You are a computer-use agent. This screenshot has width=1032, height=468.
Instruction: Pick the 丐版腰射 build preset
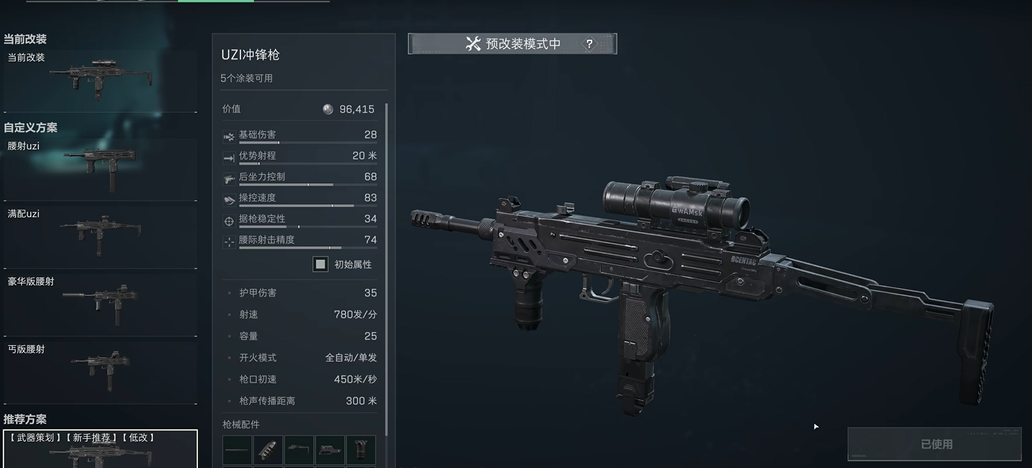click(100, 365)
